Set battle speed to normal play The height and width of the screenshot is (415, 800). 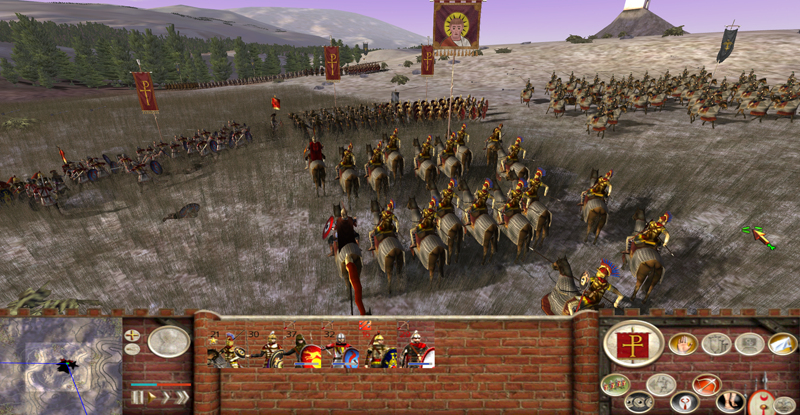point(152,397)
